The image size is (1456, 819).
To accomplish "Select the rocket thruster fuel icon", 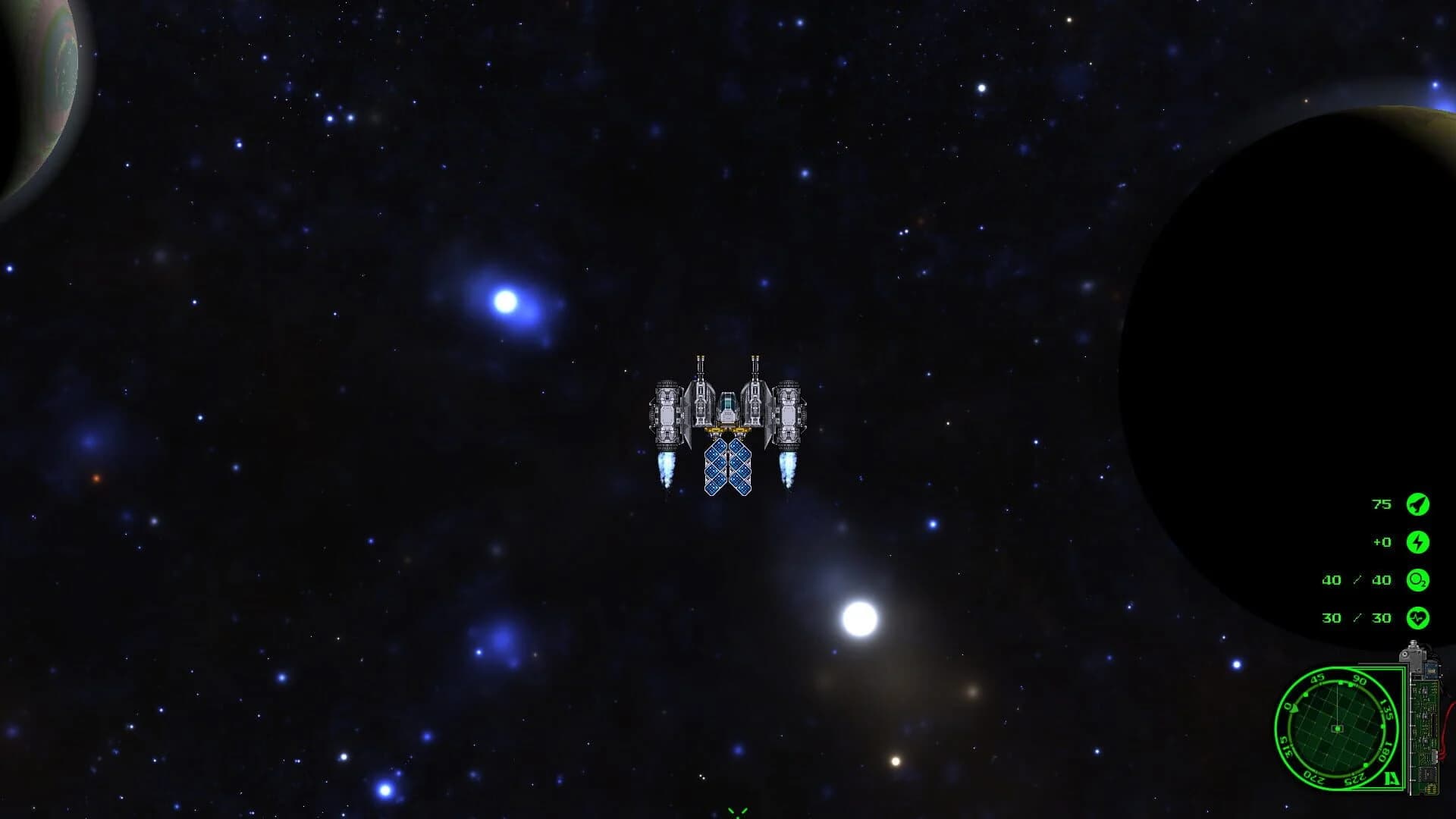I will point(1419,504).
